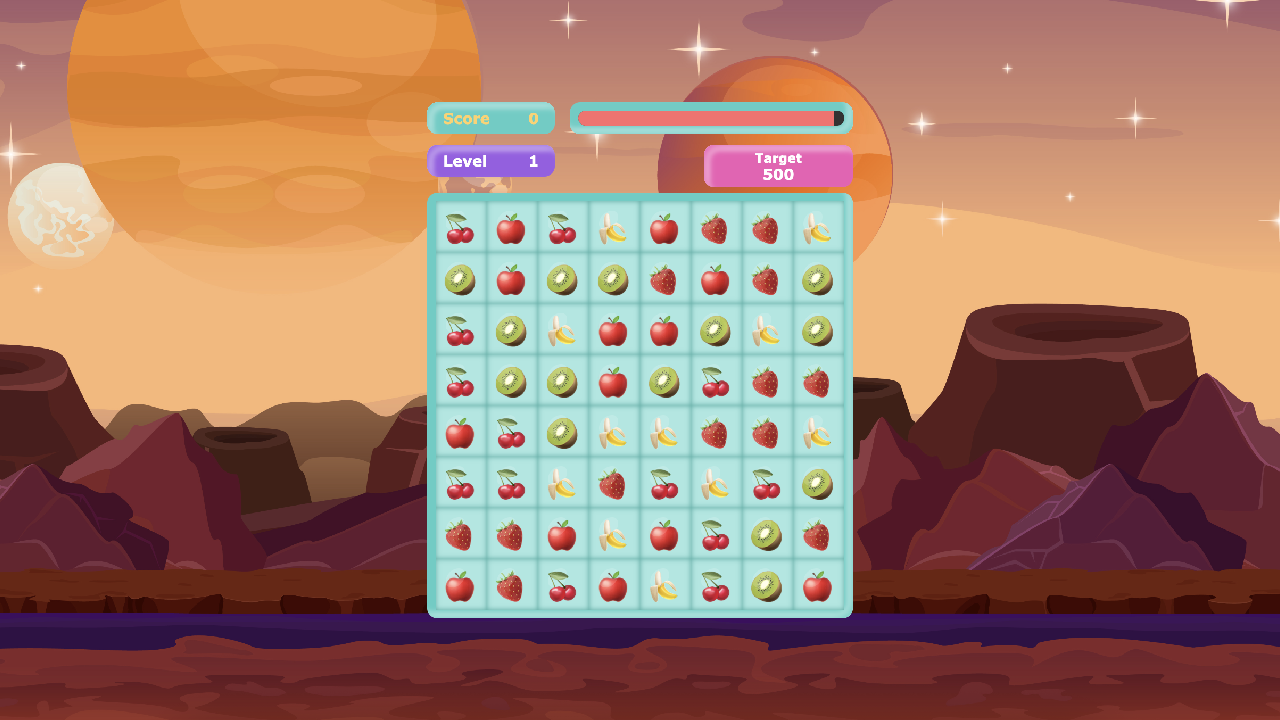1280x720 pixels.
Task: Choose the apple tile in the bottom-right board corner
Action: coord(817,586)
